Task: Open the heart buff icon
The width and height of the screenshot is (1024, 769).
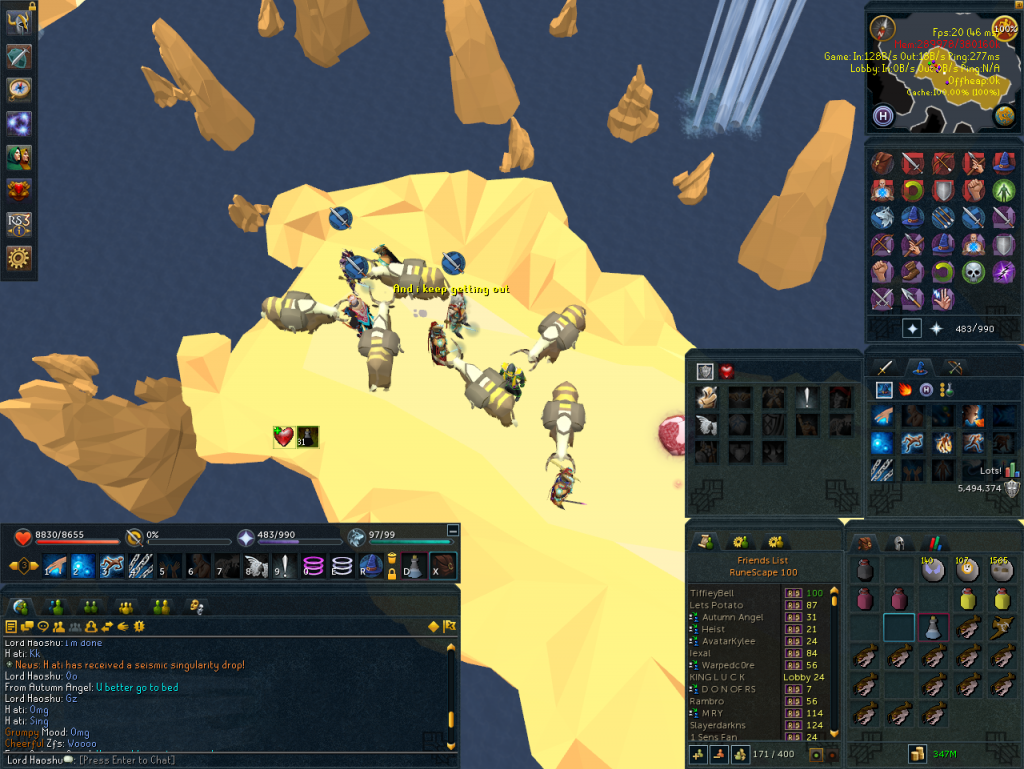Action: pos(284,437)
